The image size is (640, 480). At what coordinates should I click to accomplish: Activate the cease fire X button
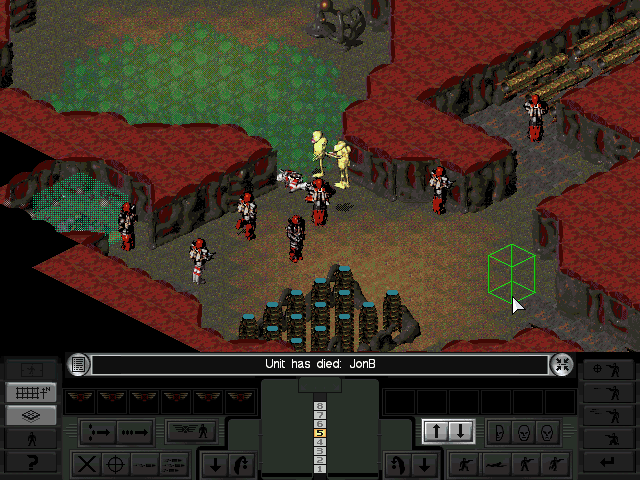pyautogui.click(x=88, y=464)
